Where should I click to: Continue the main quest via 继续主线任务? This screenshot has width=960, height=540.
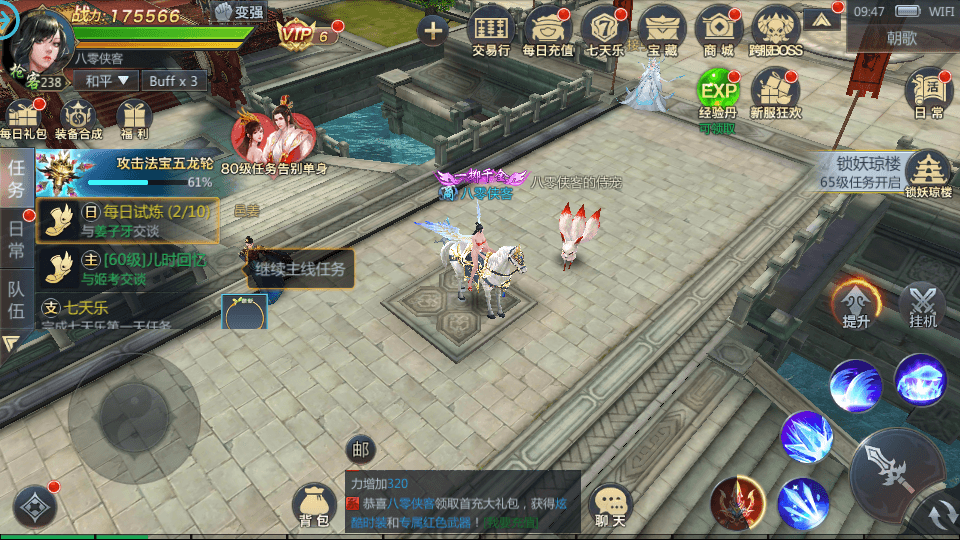point(300,269)
